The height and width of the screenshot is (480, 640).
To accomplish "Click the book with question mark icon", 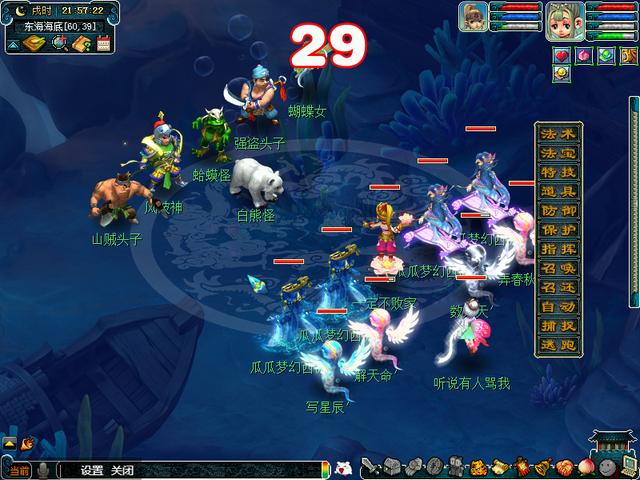I will pyautogui.click(x=81, y=43).
